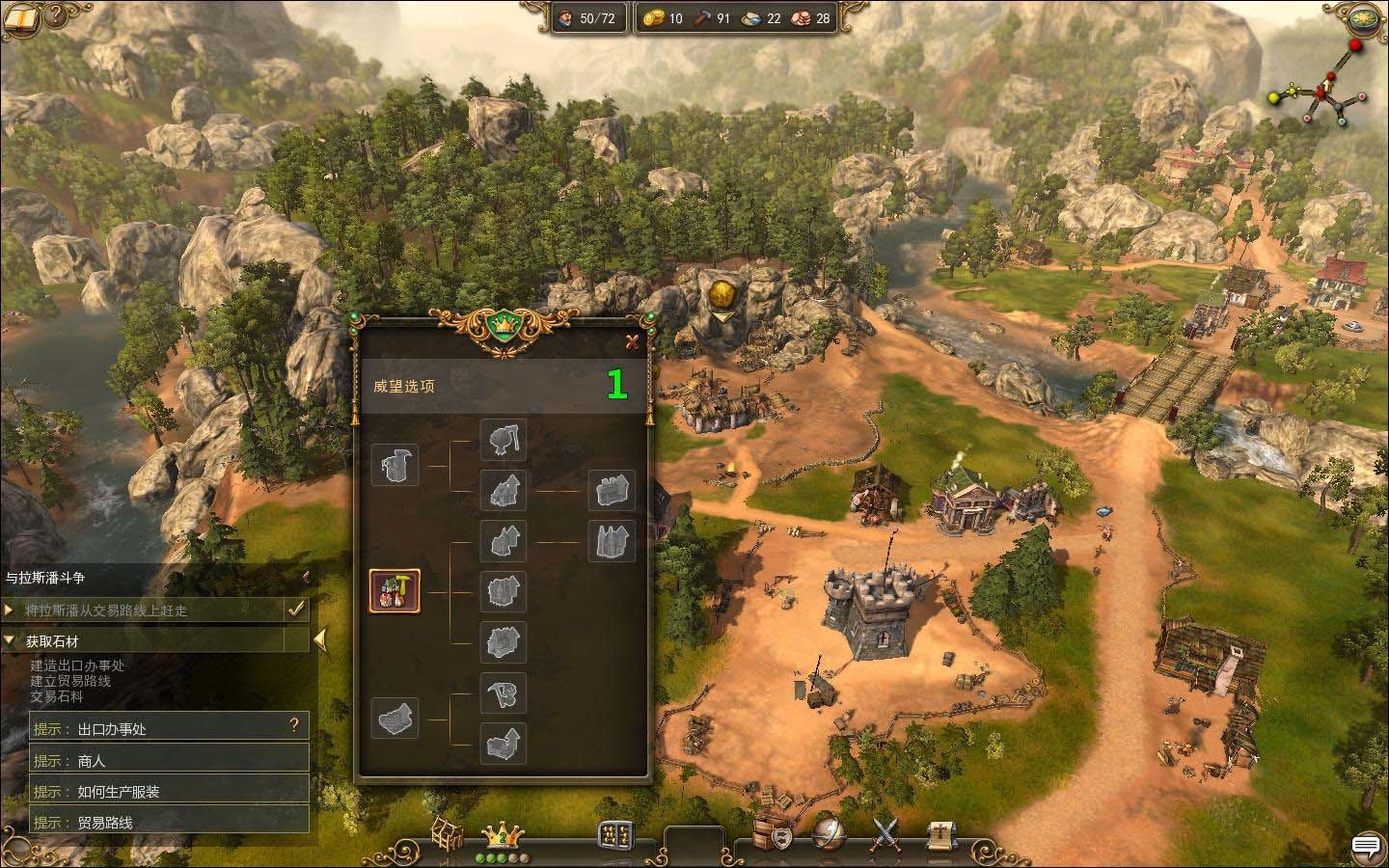The width and height of the screenshot is (1389, 868).
Task: Close the prestige options (威望选项) panel
Action: click(x=632, y=340)
